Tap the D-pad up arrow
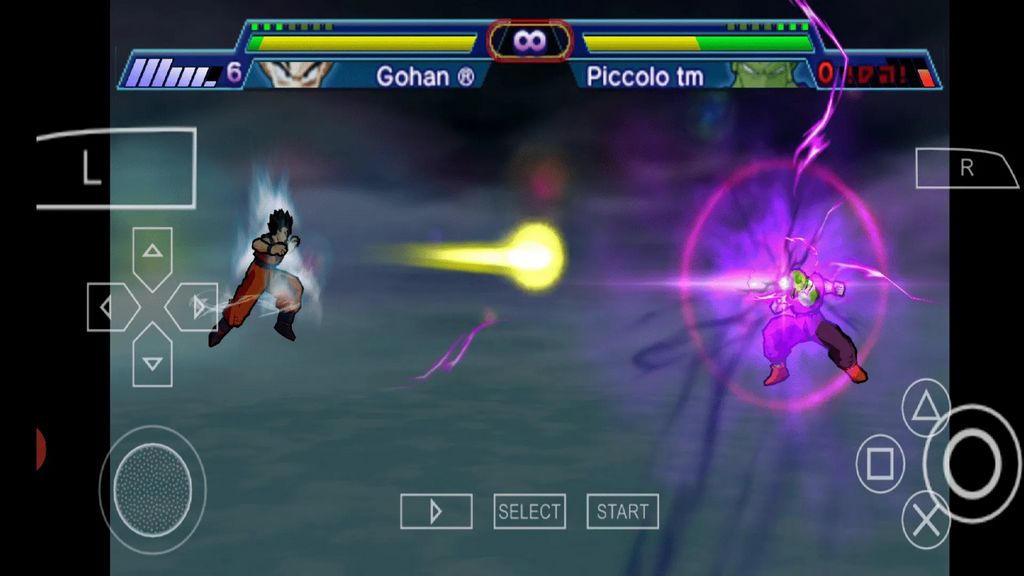1024x576 pixels. pyautogui.click(x=152, y=253)
